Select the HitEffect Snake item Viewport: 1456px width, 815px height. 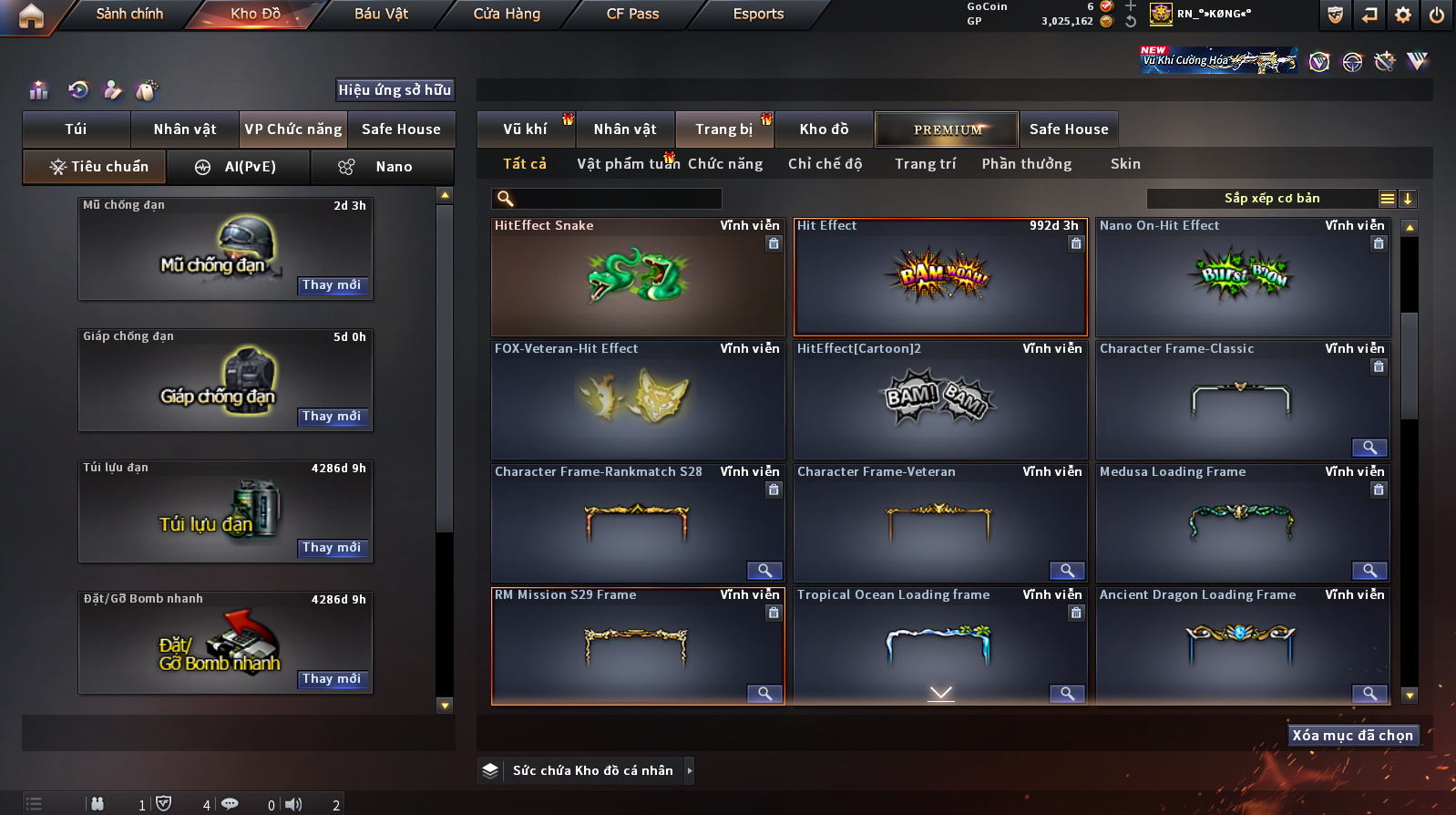coord(637,277)
